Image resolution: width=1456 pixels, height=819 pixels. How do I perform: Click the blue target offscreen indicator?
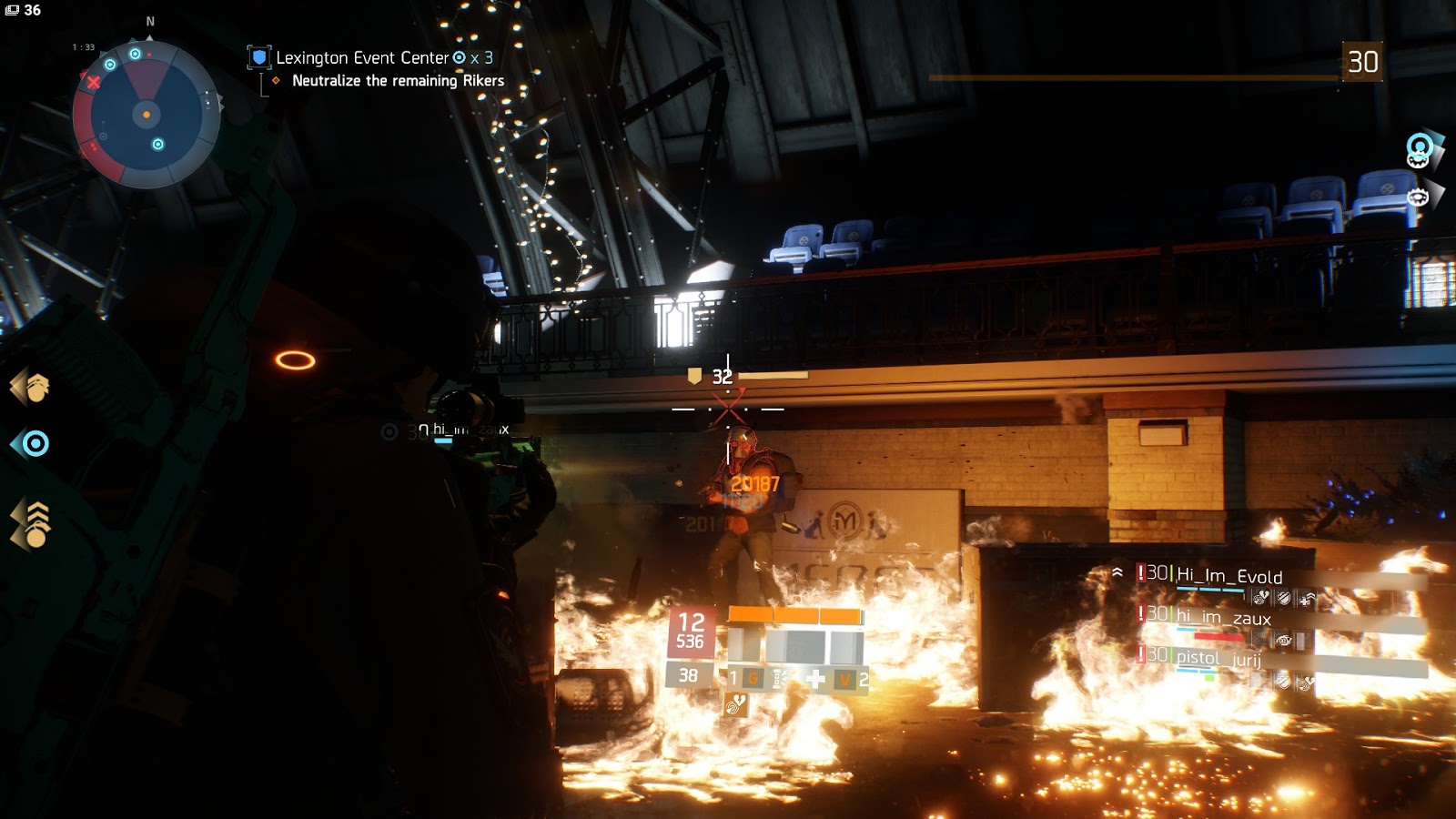coord(31,444)
